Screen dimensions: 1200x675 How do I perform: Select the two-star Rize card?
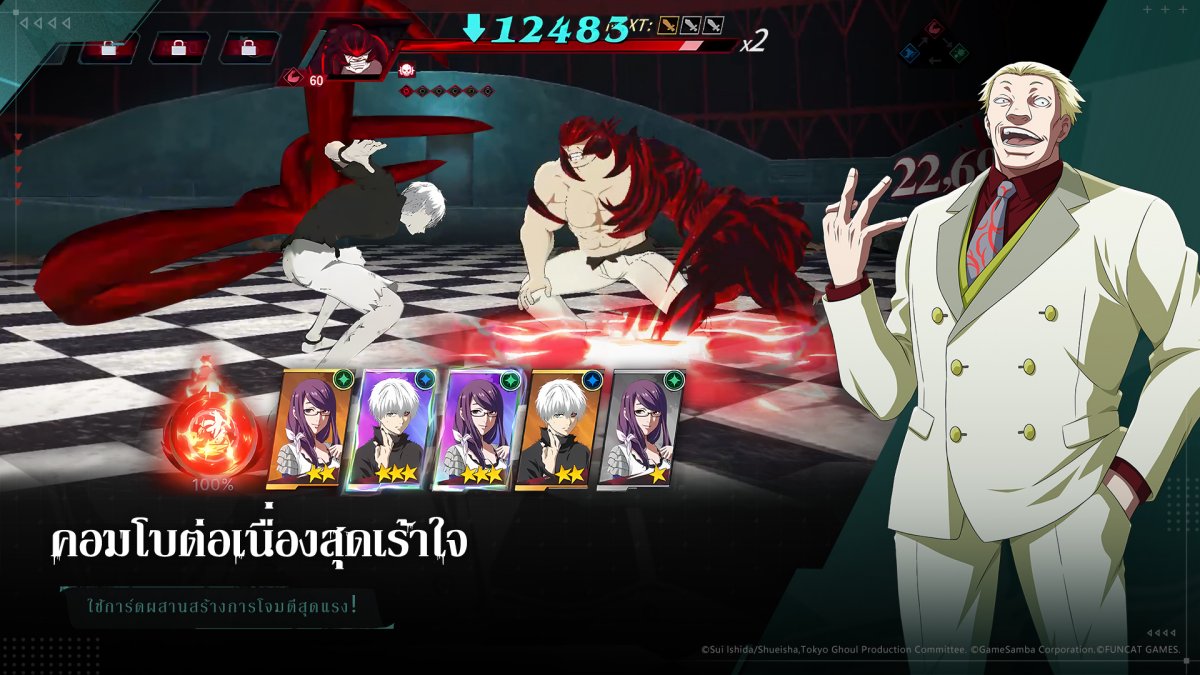click(309, 429)
